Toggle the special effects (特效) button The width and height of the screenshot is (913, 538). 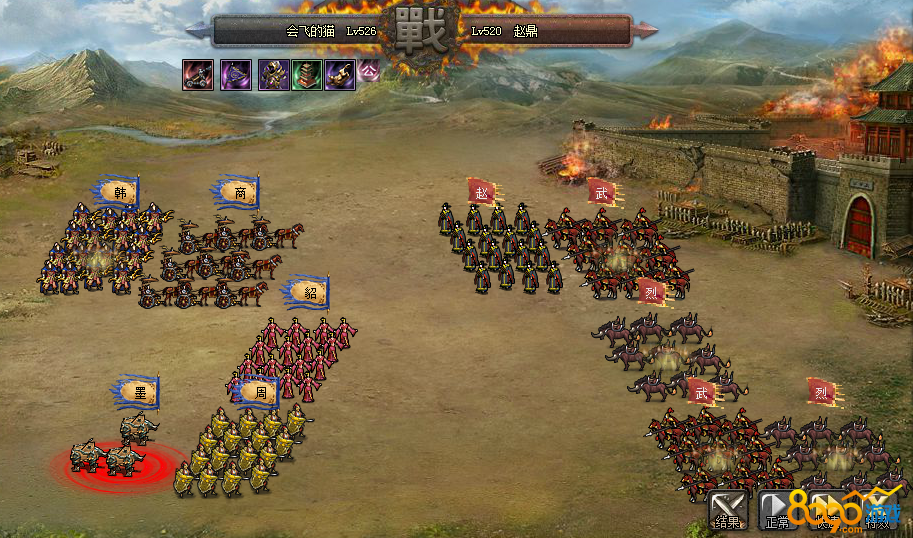click(x=877, y=510)
